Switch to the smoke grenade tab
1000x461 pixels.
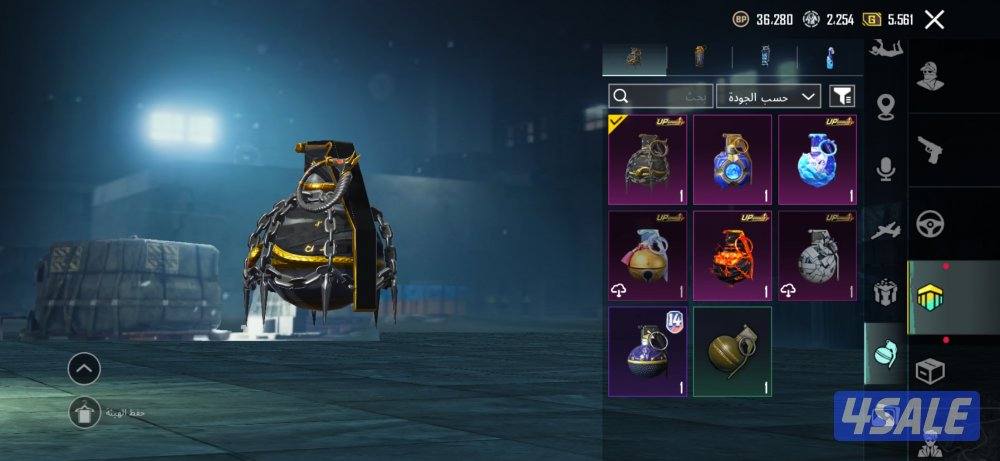click(x=764, y=58)
